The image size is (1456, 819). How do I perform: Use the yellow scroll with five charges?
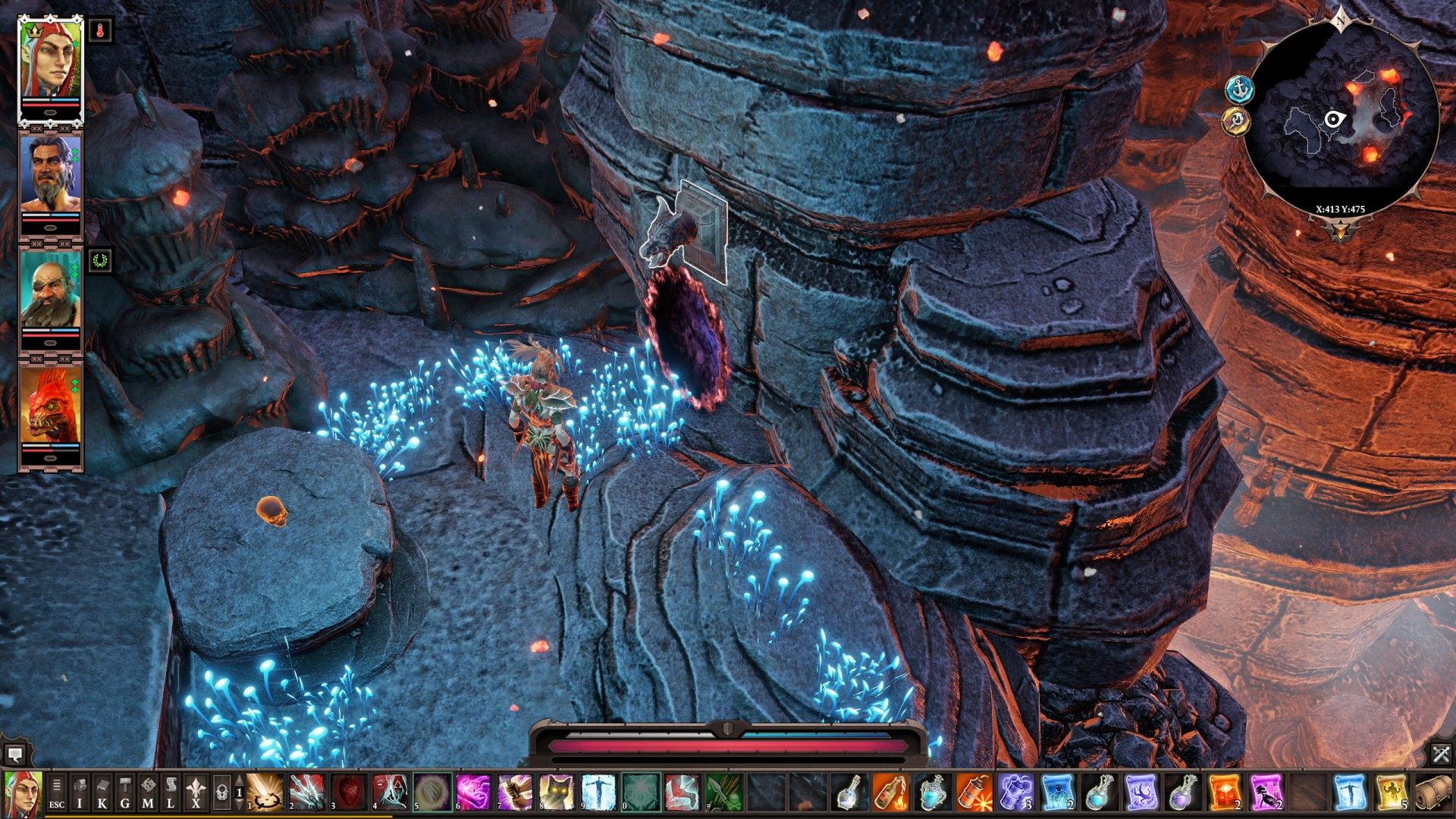click(x=1392, y=792)
